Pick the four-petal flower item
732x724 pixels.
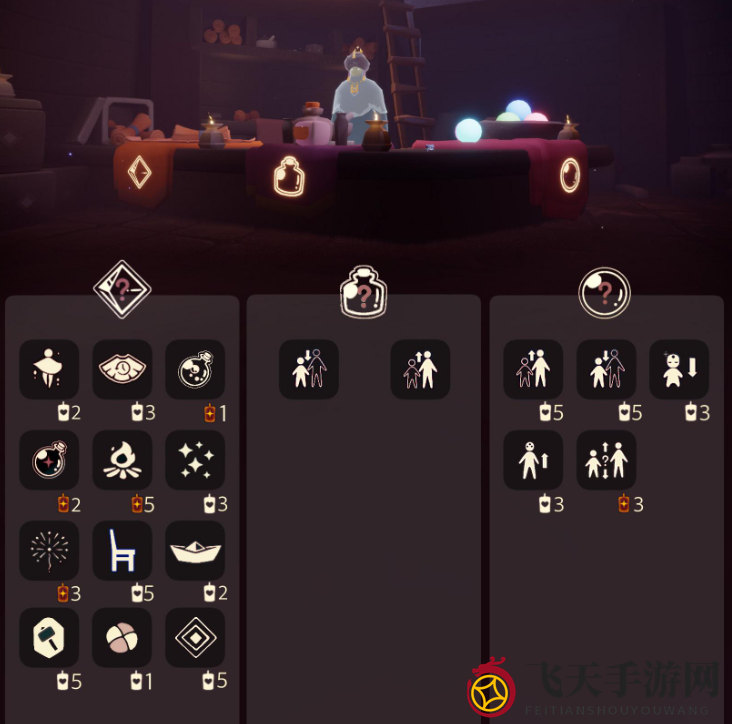pos(122,638)
